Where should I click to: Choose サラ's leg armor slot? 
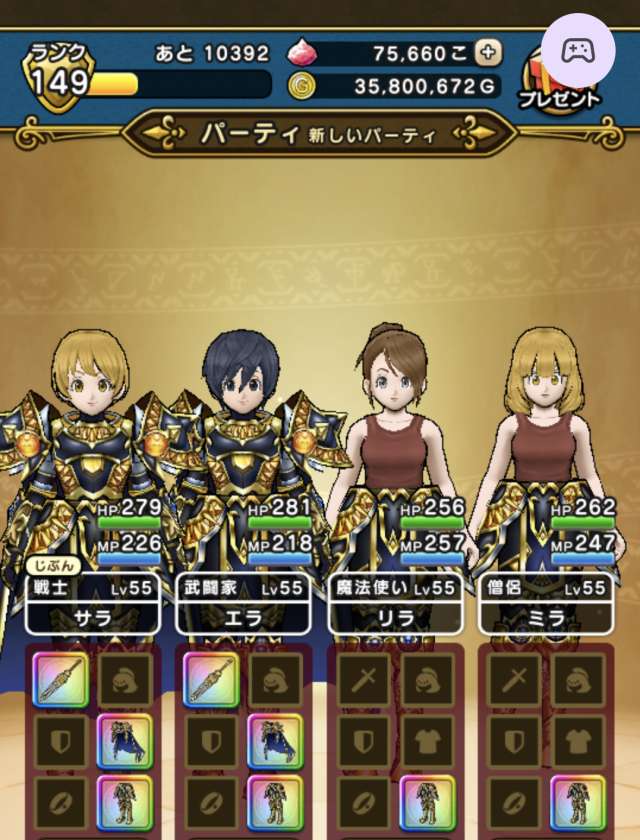125,802
